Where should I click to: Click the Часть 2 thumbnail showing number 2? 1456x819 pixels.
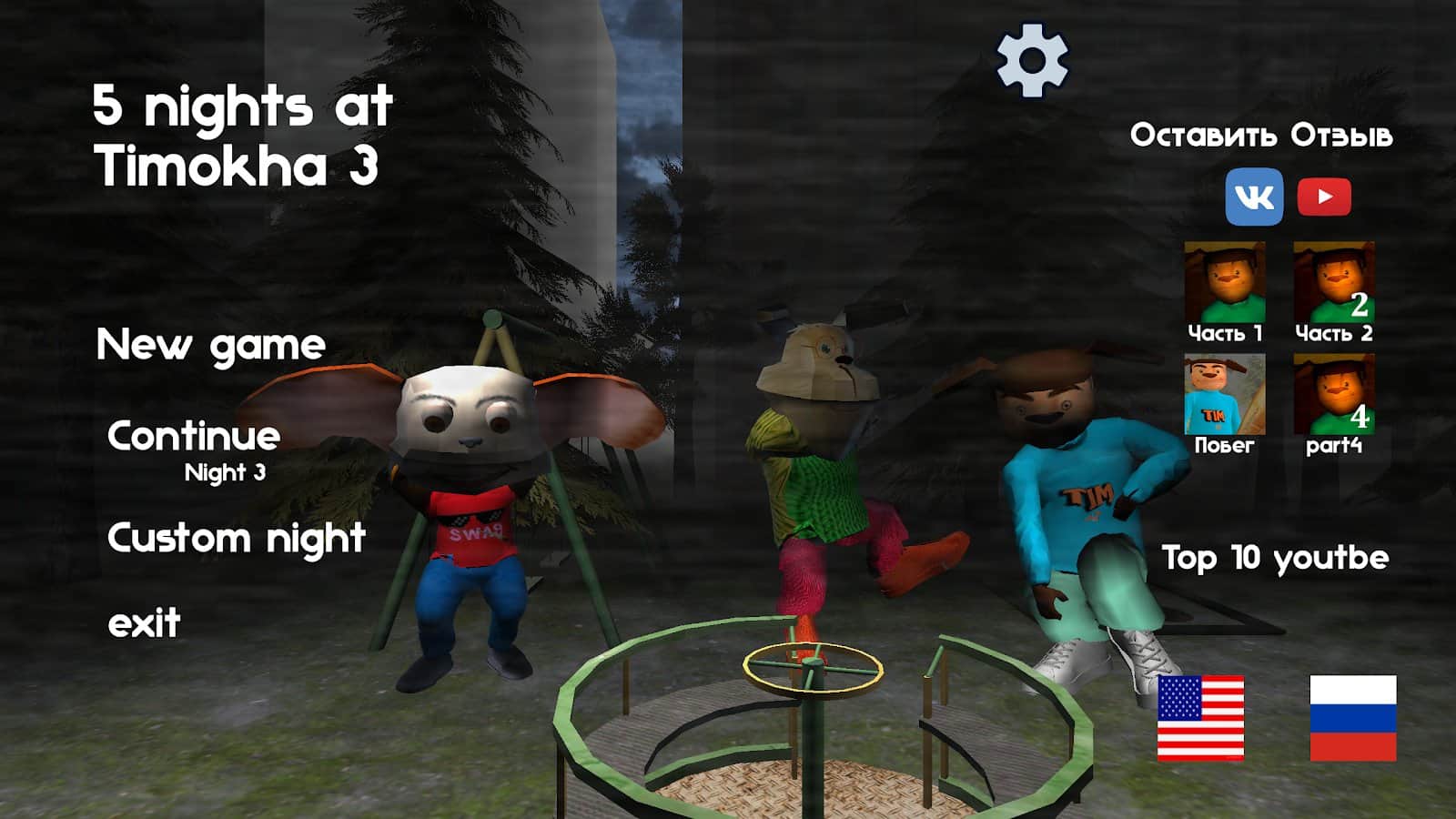(x=1334, y=282)
